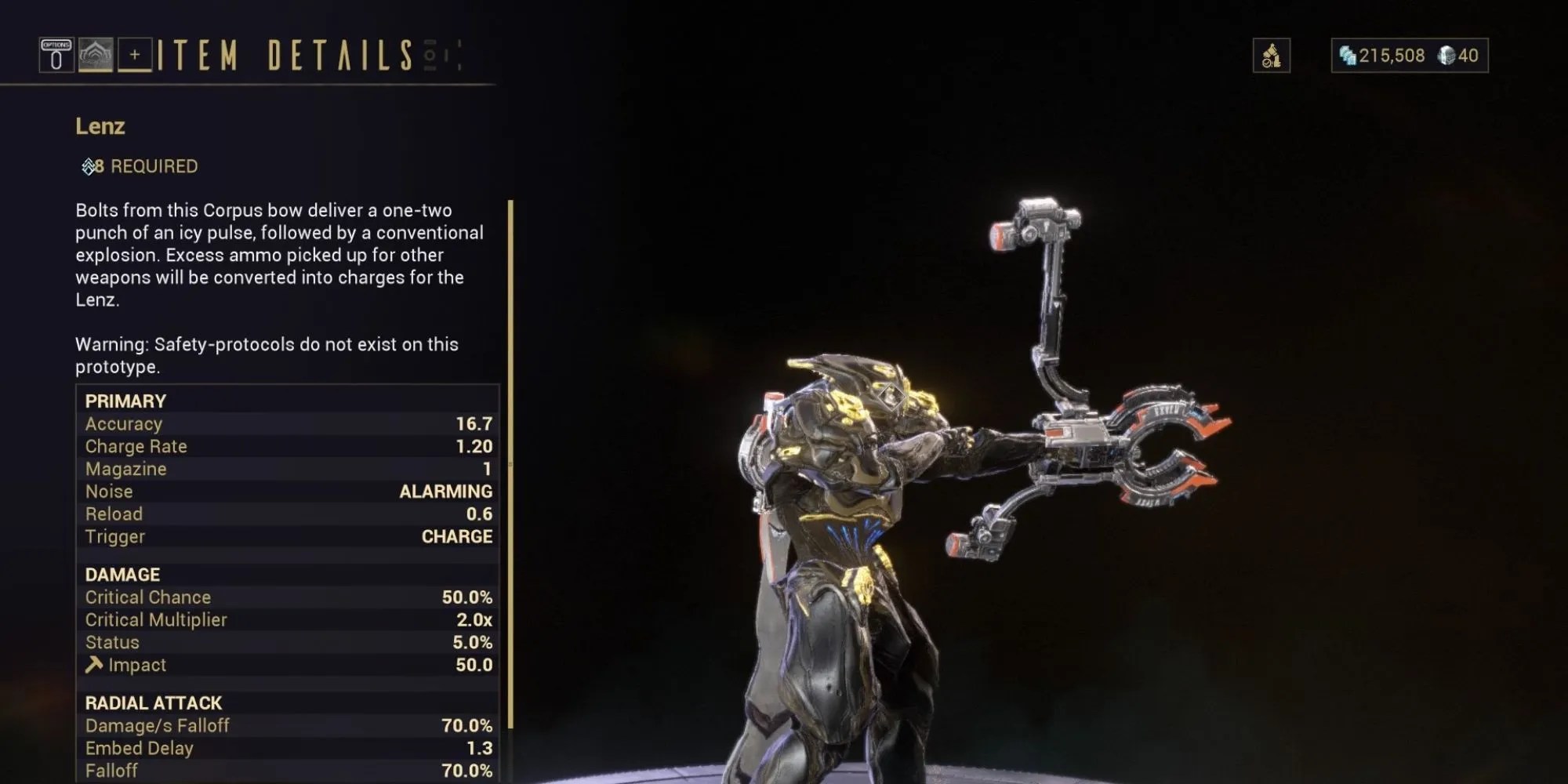Click the vertical scroll bar beside the stats
The image size is (1568, 784).
(x=511, y=470)
